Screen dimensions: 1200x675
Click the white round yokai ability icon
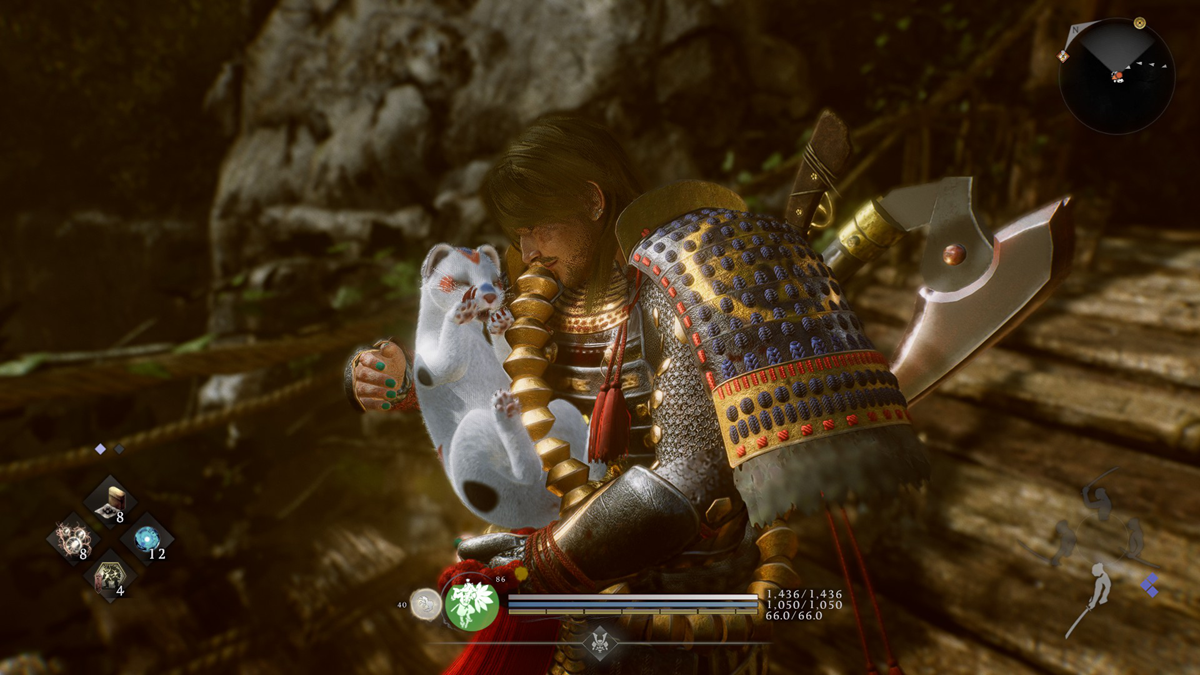click(426, 603)
